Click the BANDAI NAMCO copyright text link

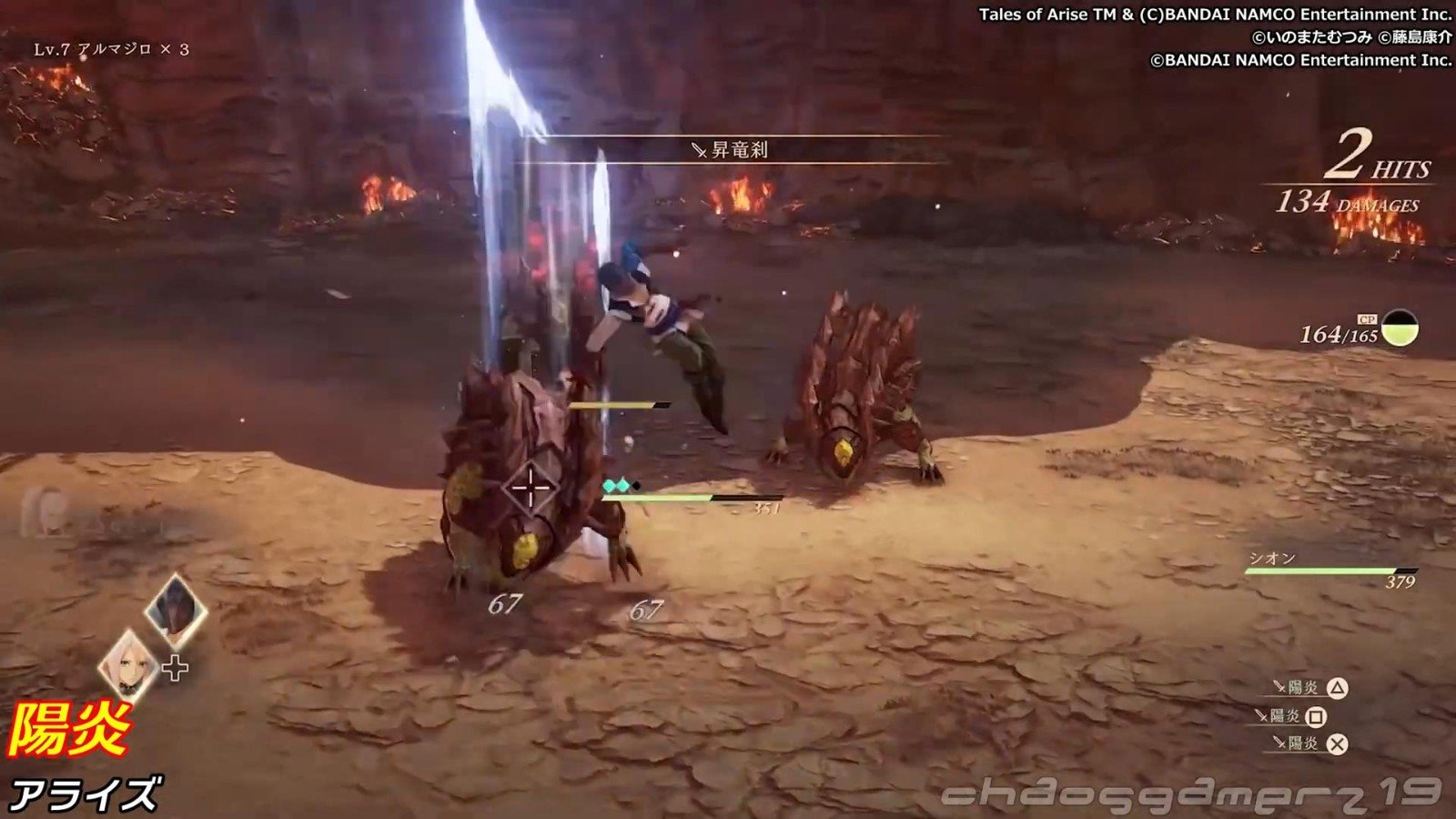click(x=1210, y=15)
